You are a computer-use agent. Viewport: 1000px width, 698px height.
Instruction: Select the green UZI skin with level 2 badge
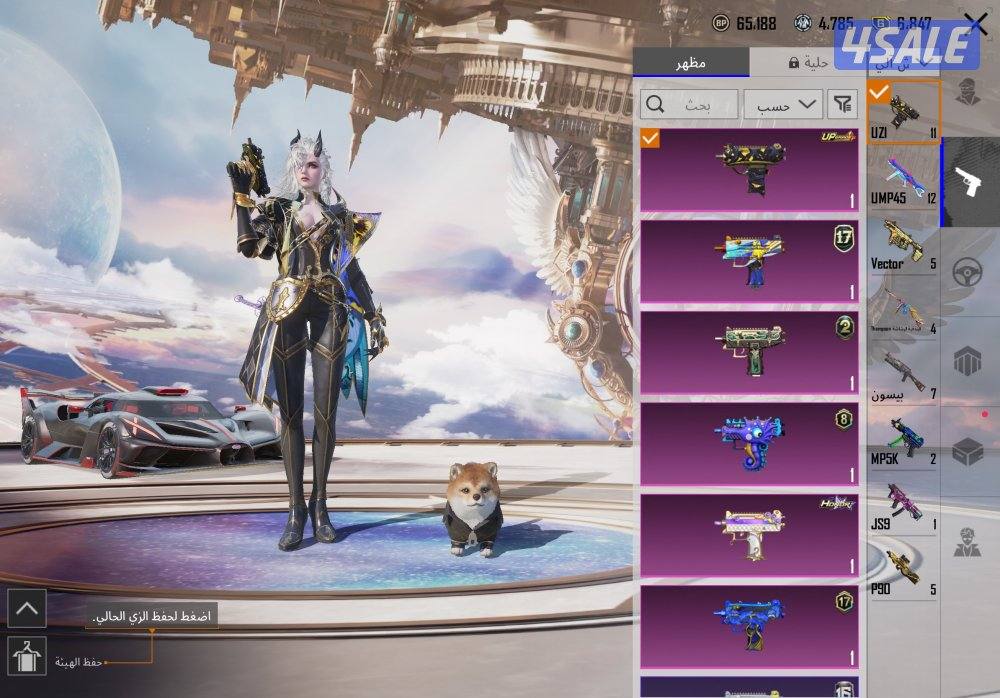[x=748, y=353]
